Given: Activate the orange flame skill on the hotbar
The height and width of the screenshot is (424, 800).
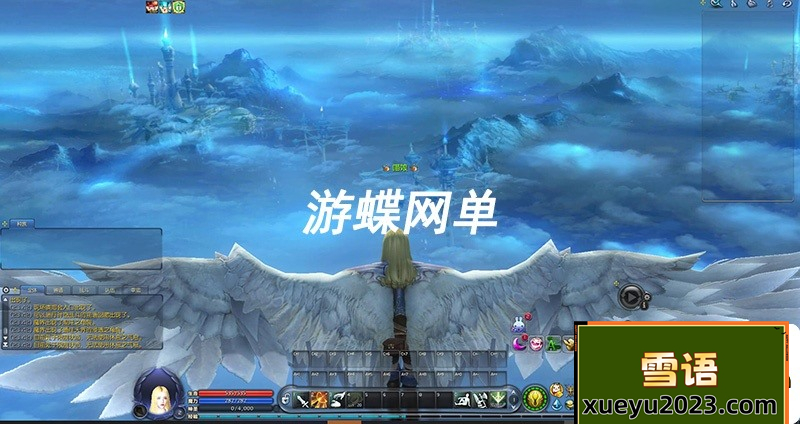Looking at the screenshot, I should 320,400.
